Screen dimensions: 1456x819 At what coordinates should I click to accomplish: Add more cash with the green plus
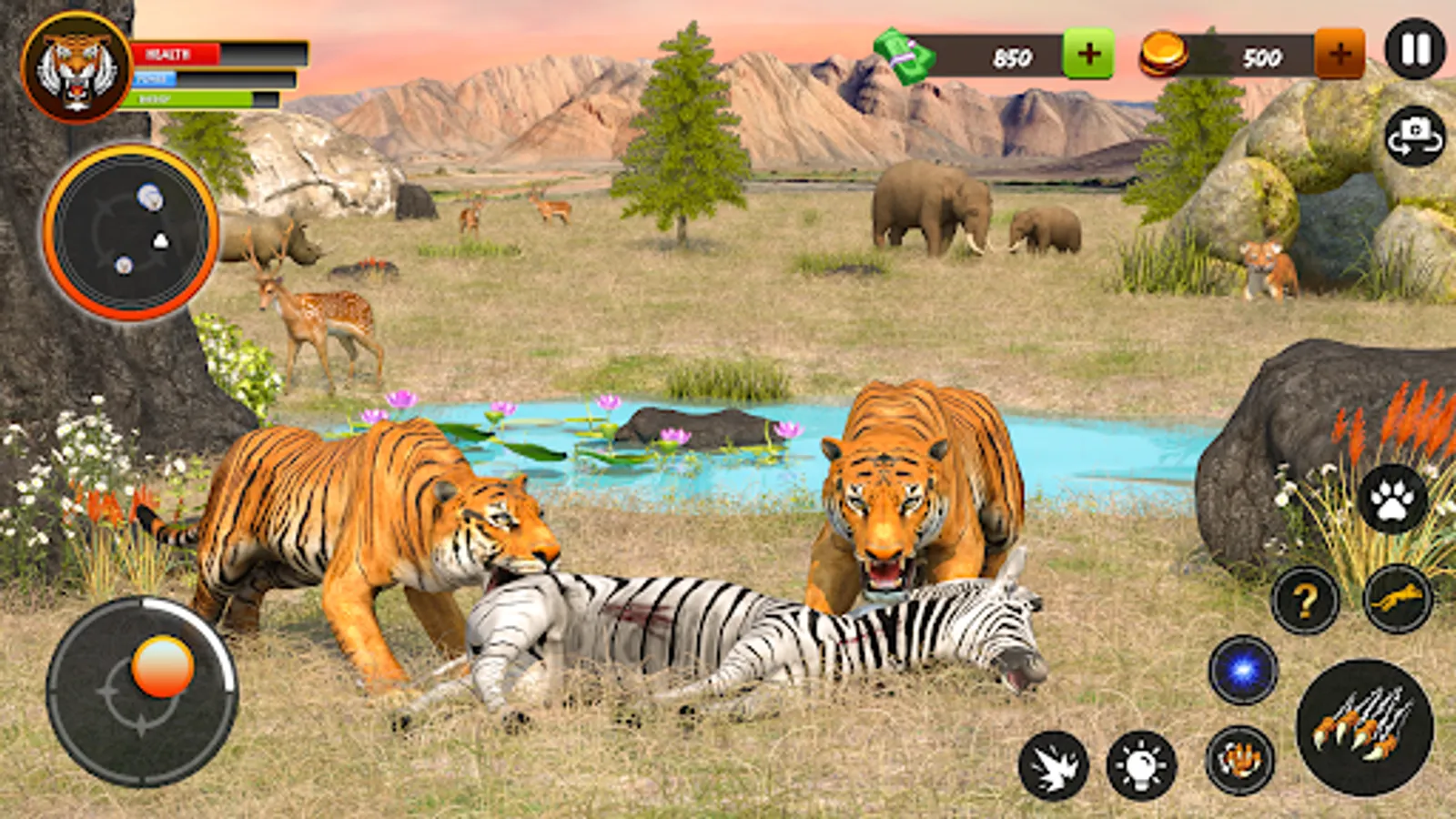(x=1088, y=54)
